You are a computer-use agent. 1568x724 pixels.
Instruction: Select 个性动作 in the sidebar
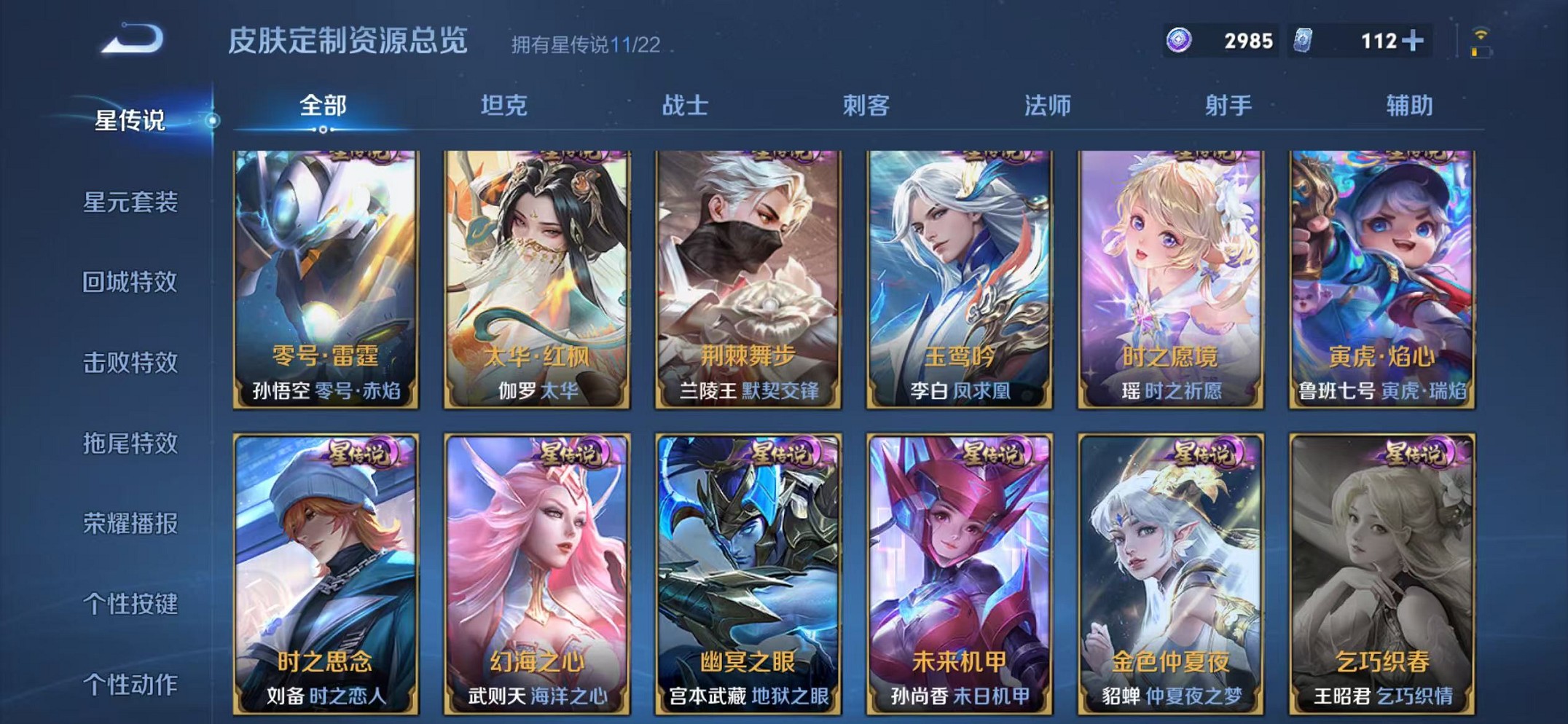[x=130, y=682]
